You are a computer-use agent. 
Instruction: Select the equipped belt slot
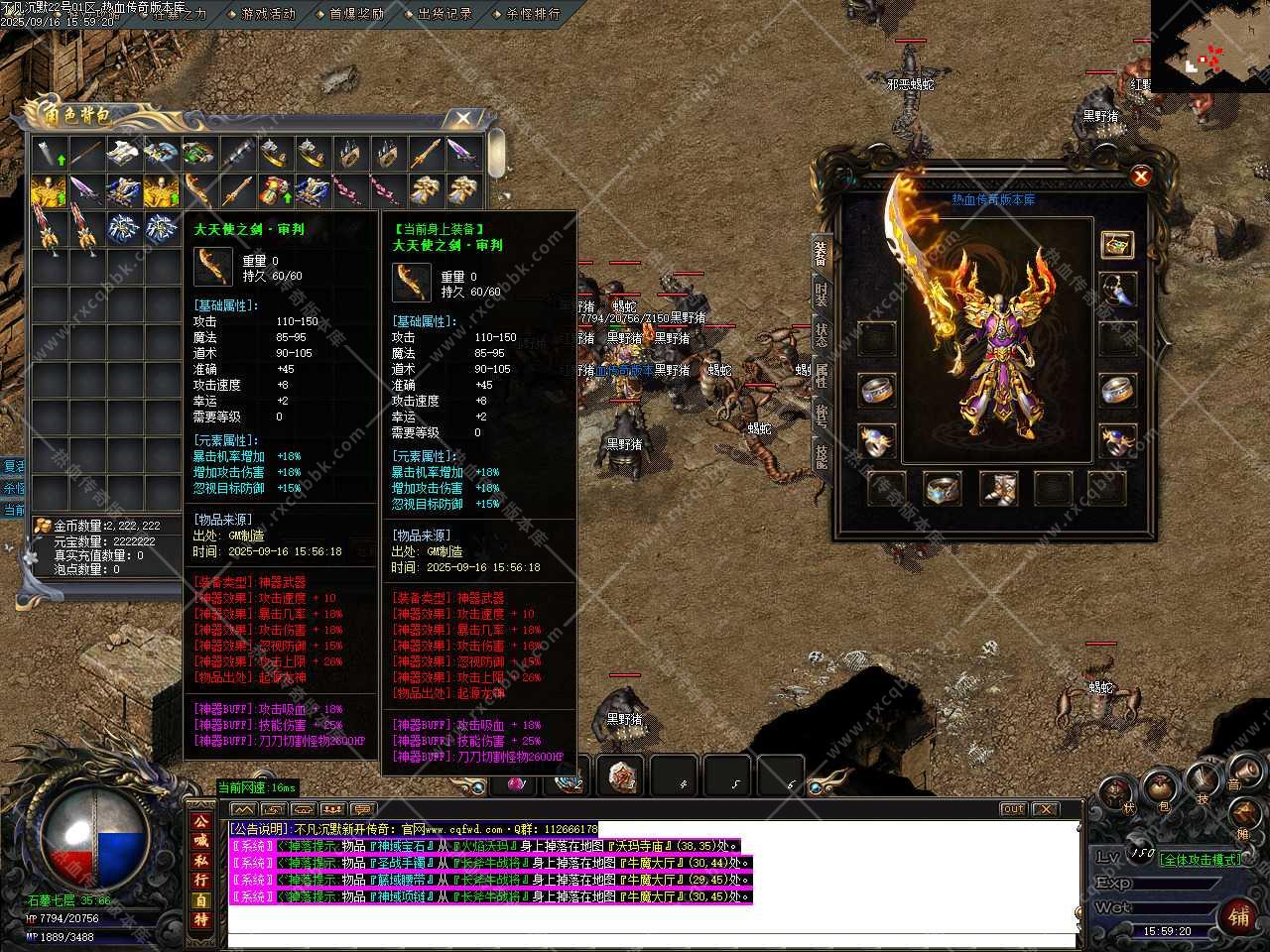[x=943, y=488]
